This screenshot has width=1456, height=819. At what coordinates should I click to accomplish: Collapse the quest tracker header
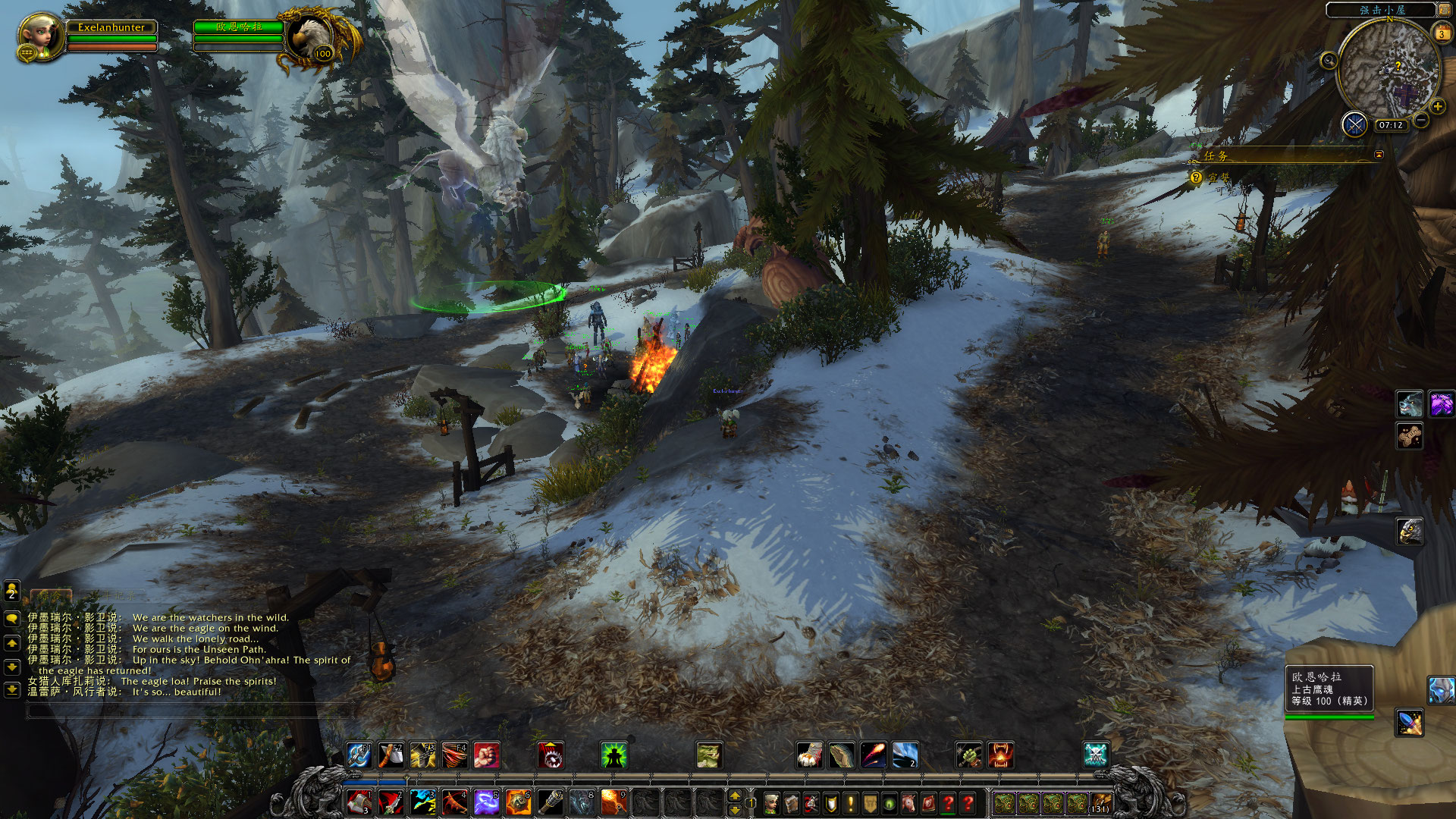1379,155
